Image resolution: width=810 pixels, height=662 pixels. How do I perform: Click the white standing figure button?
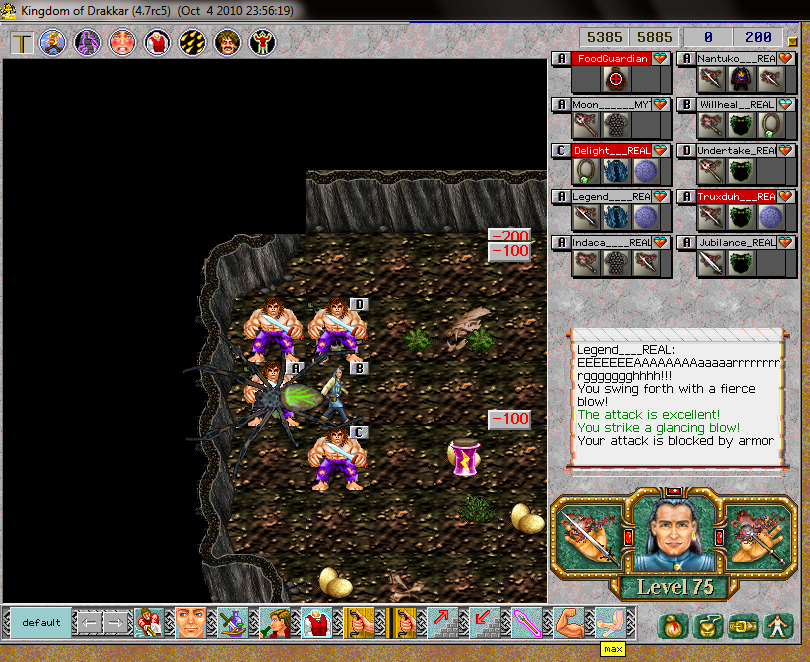776,627
